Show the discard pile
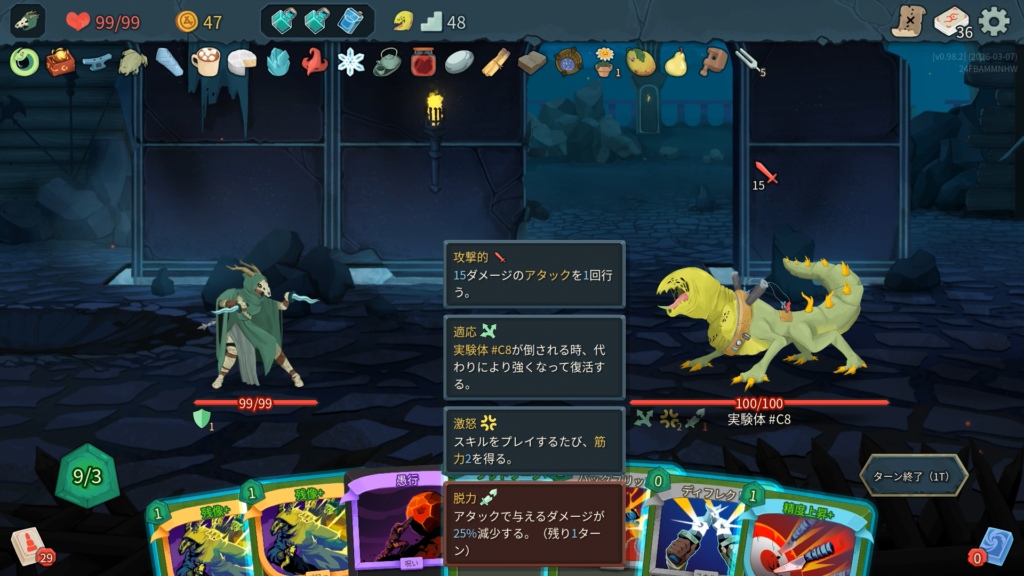The height and width of the screenshot is (576, 1024). [994, 546]
